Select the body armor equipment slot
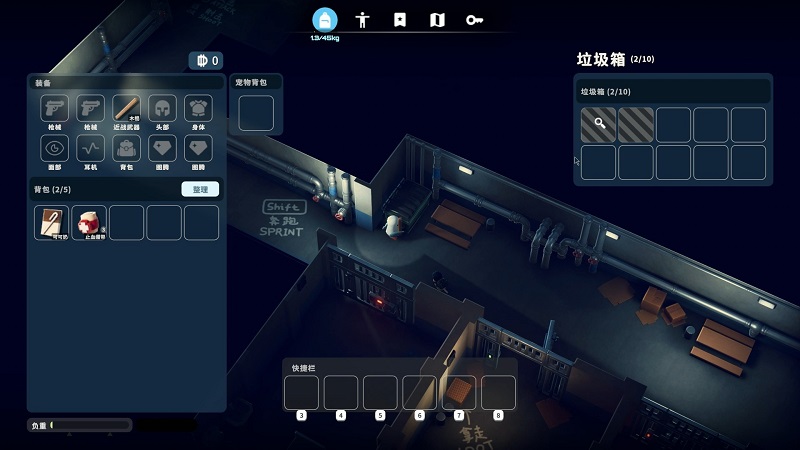Screen dimensions: 800x450 pyautogui.click(x=199, y=109)
